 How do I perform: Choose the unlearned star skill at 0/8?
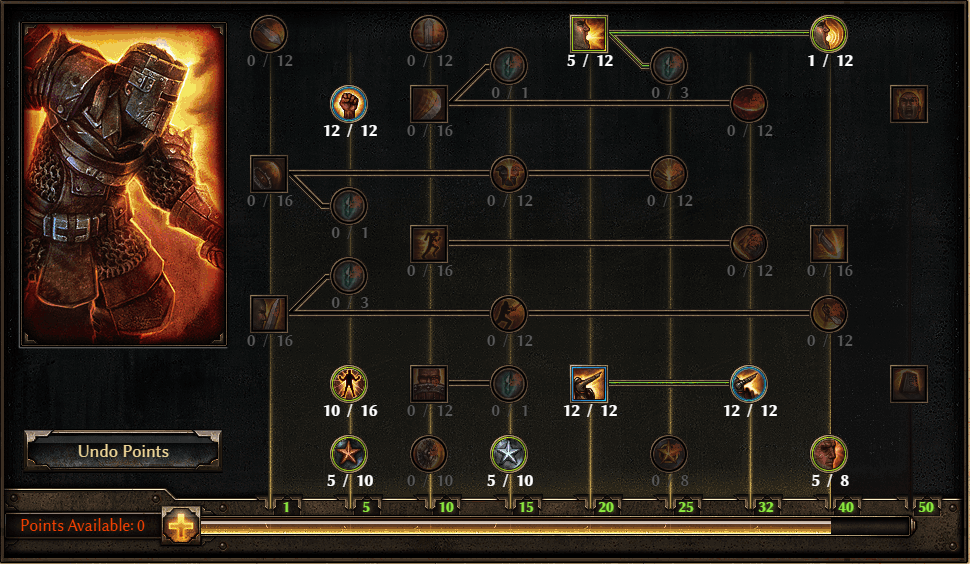(669, 454)
